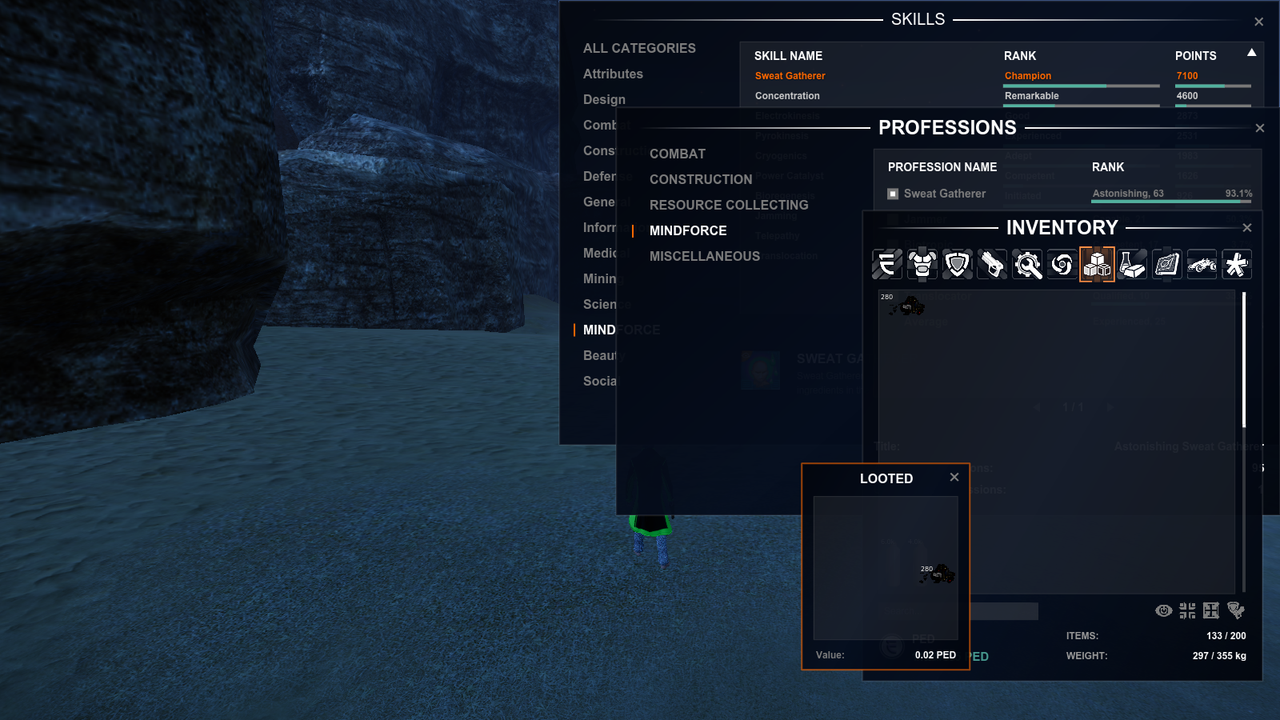Open the tools wrench inventory tab

click(x=1027, y=264)
